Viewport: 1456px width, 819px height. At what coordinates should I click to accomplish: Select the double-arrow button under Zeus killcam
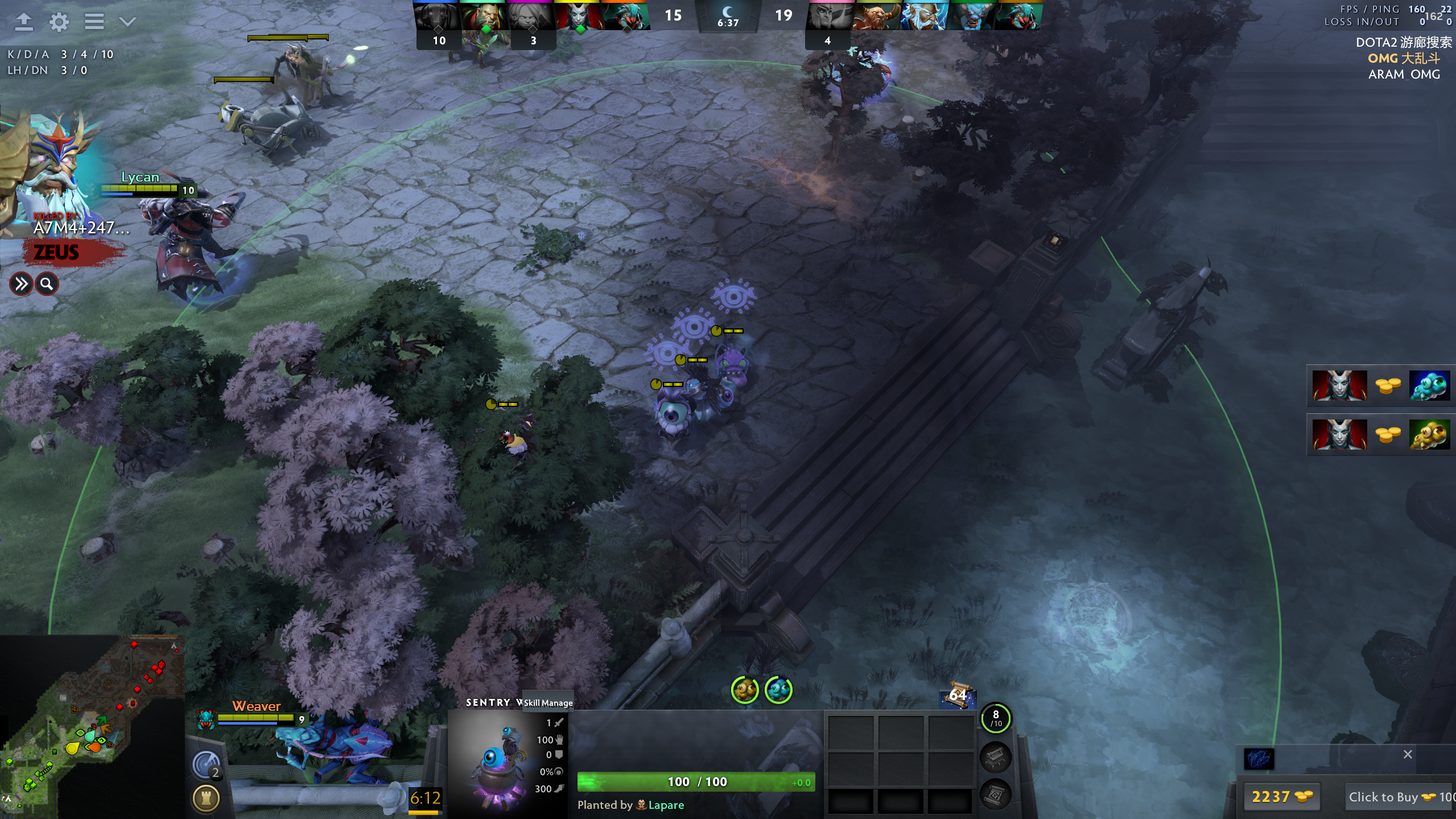[x=21, y=283]
